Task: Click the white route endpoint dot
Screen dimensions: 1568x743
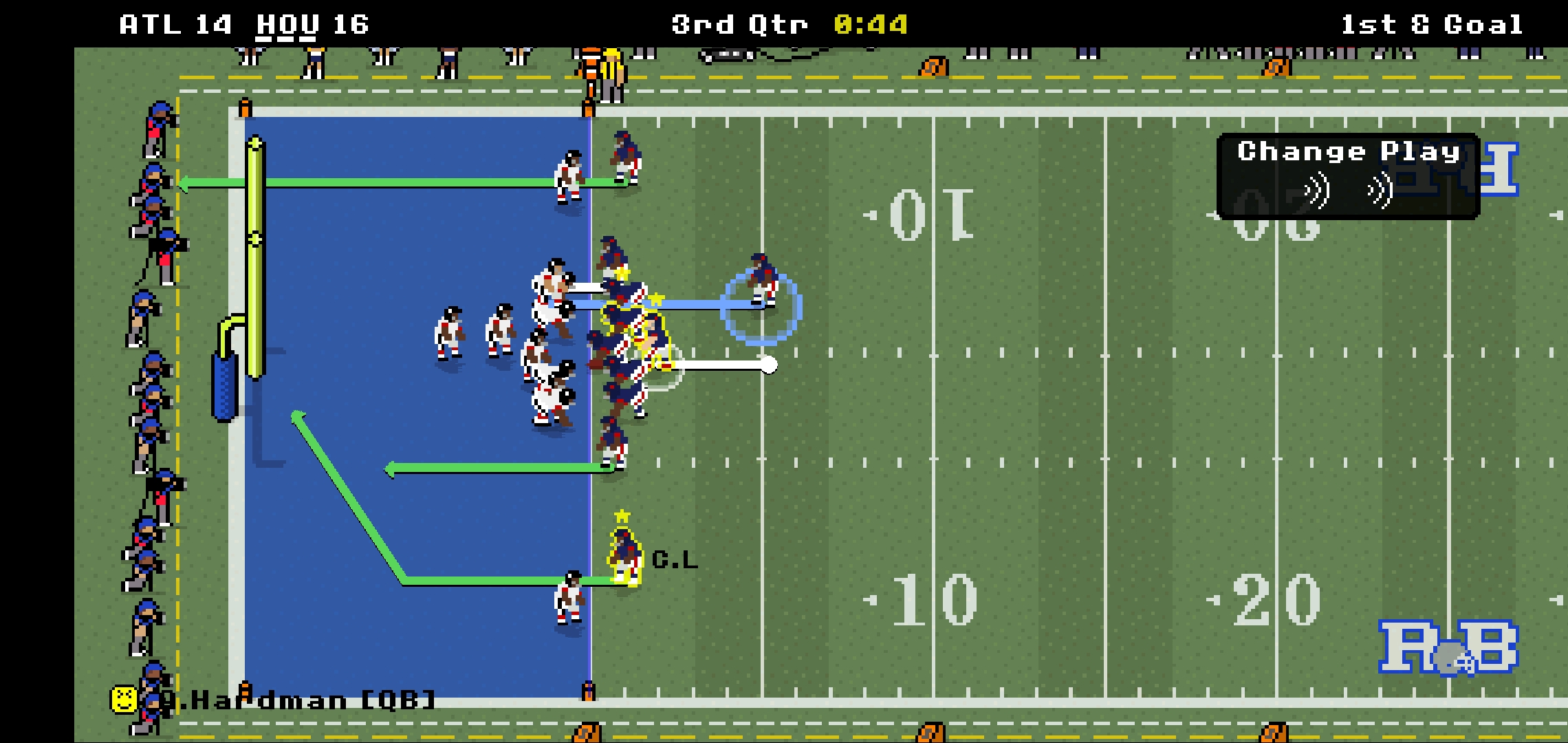Action: pos(768,365)
